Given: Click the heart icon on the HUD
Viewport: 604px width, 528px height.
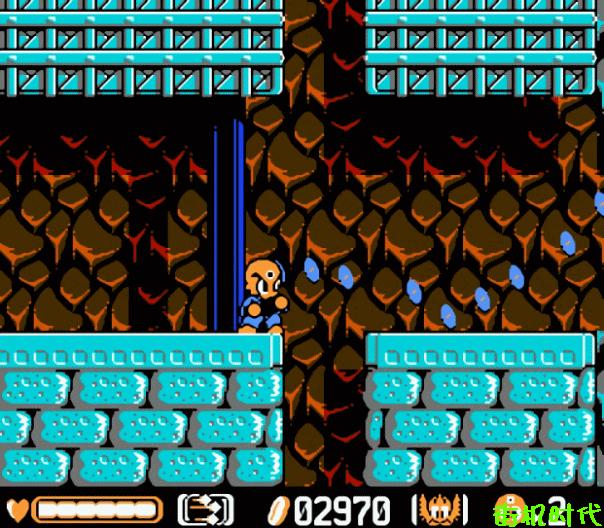Looking at the screenshot, I should click(x=19, y=509).
